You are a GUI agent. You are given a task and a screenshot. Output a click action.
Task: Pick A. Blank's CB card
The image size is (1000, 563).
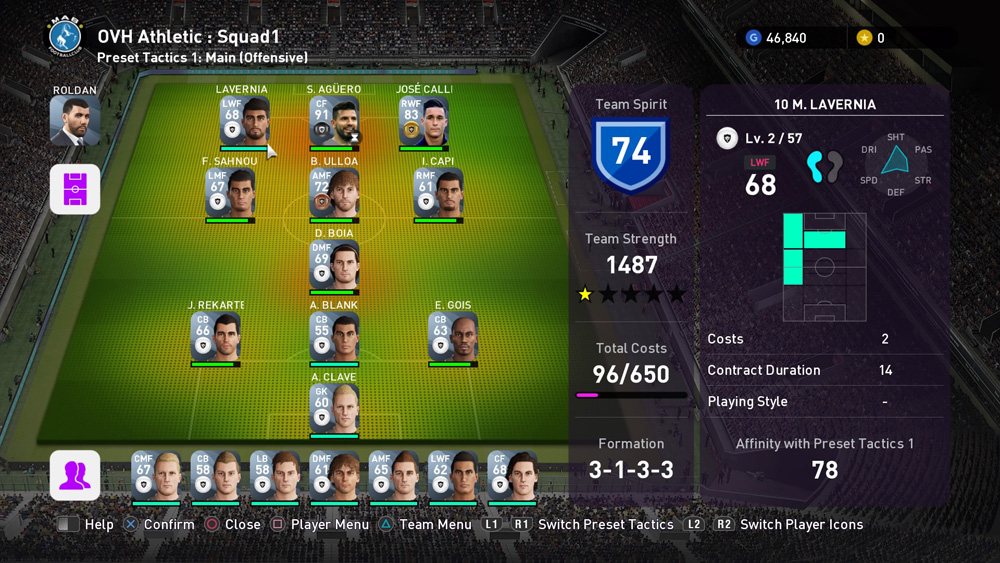click(334, 337)
